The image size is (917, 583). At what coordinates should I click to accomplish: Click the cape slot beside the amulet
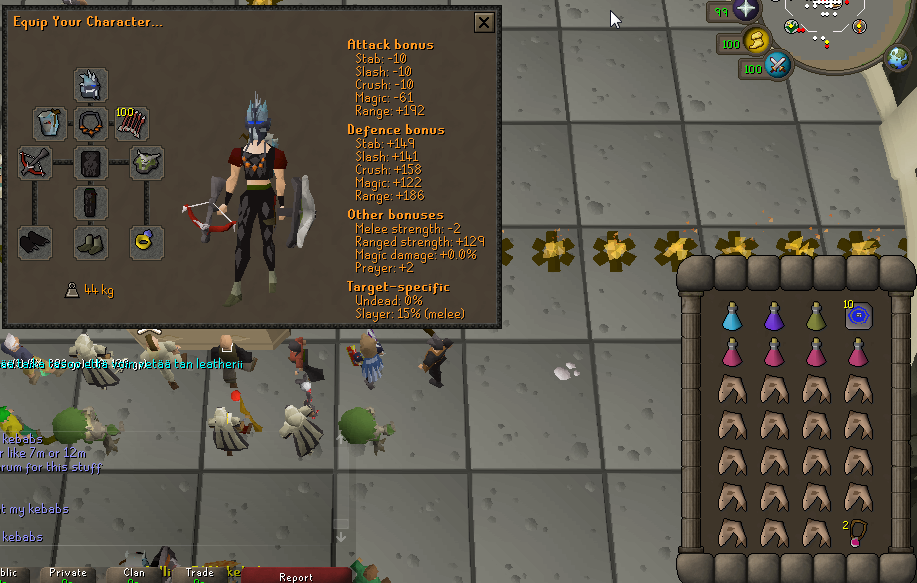pyautogui.click(x=50, y=124)
